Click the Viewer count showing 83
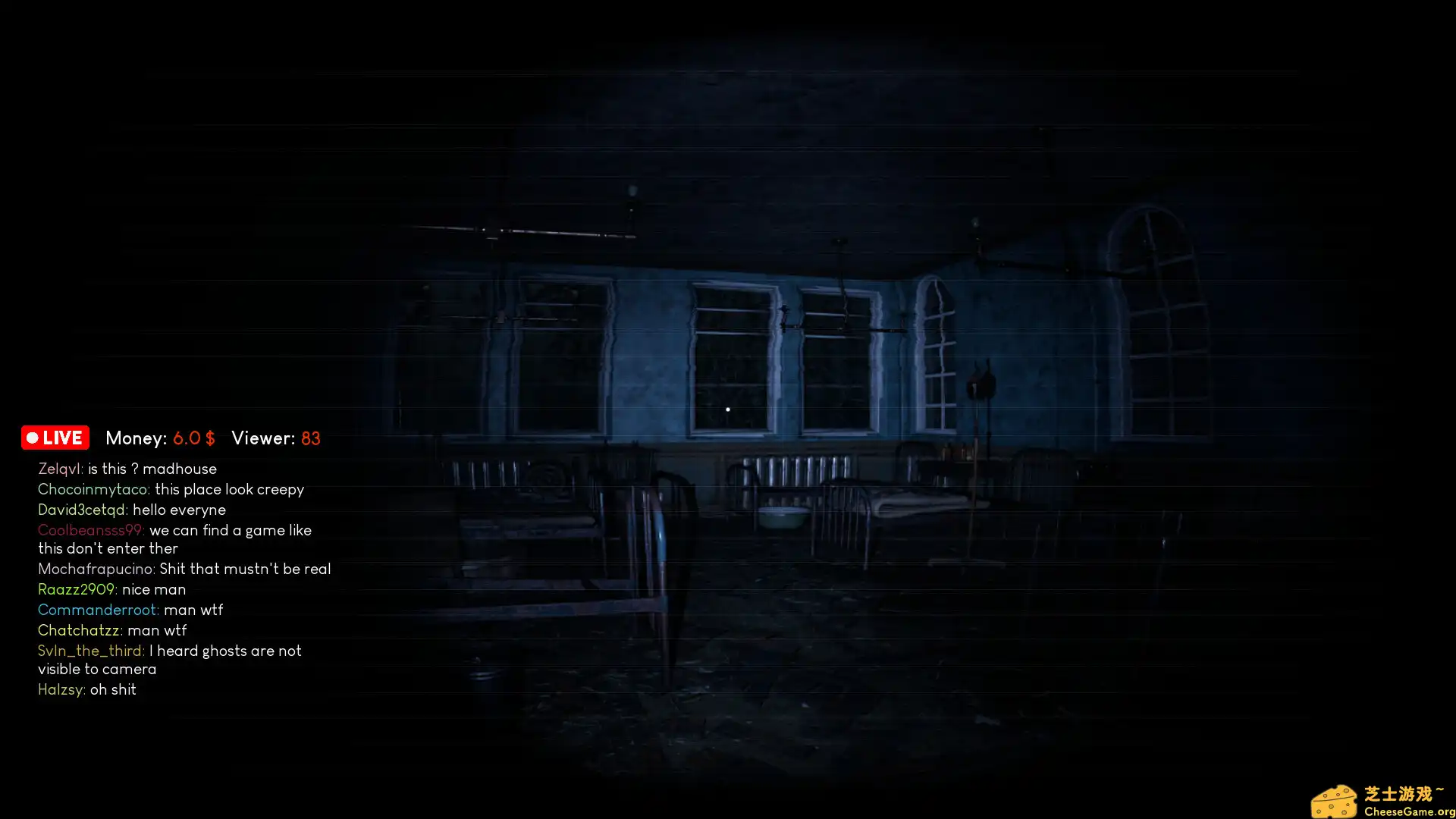This screenshot has width=1456, height=819. (311, 438)
